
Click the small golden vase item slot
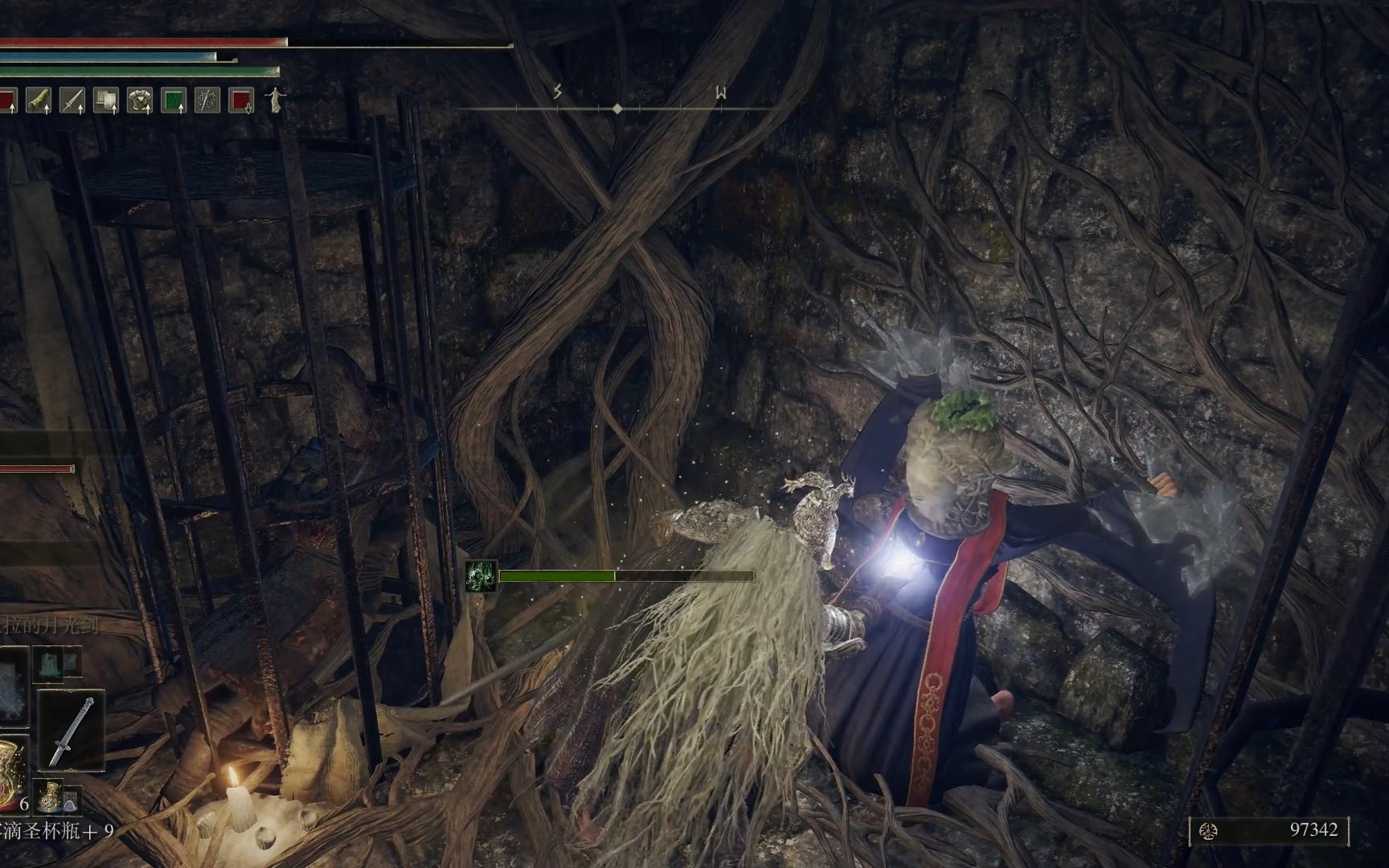pos(51,795)
